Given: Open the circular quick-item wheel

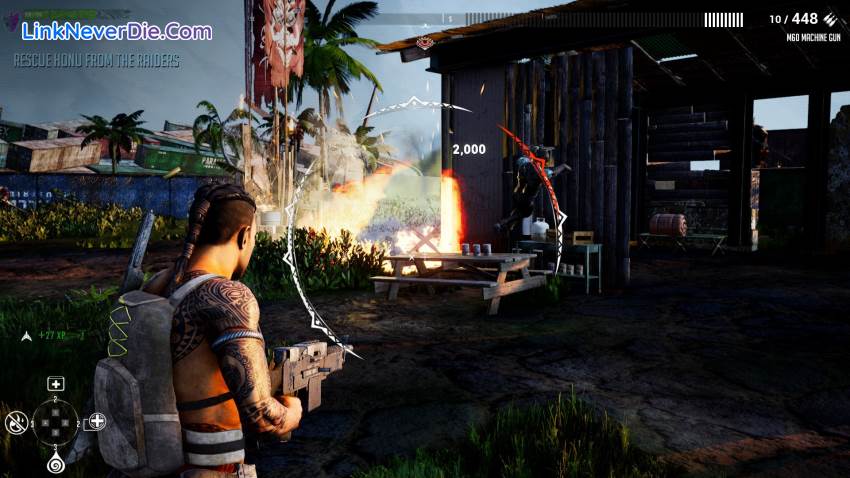Looking at the screenshot, I should [56, 422].
